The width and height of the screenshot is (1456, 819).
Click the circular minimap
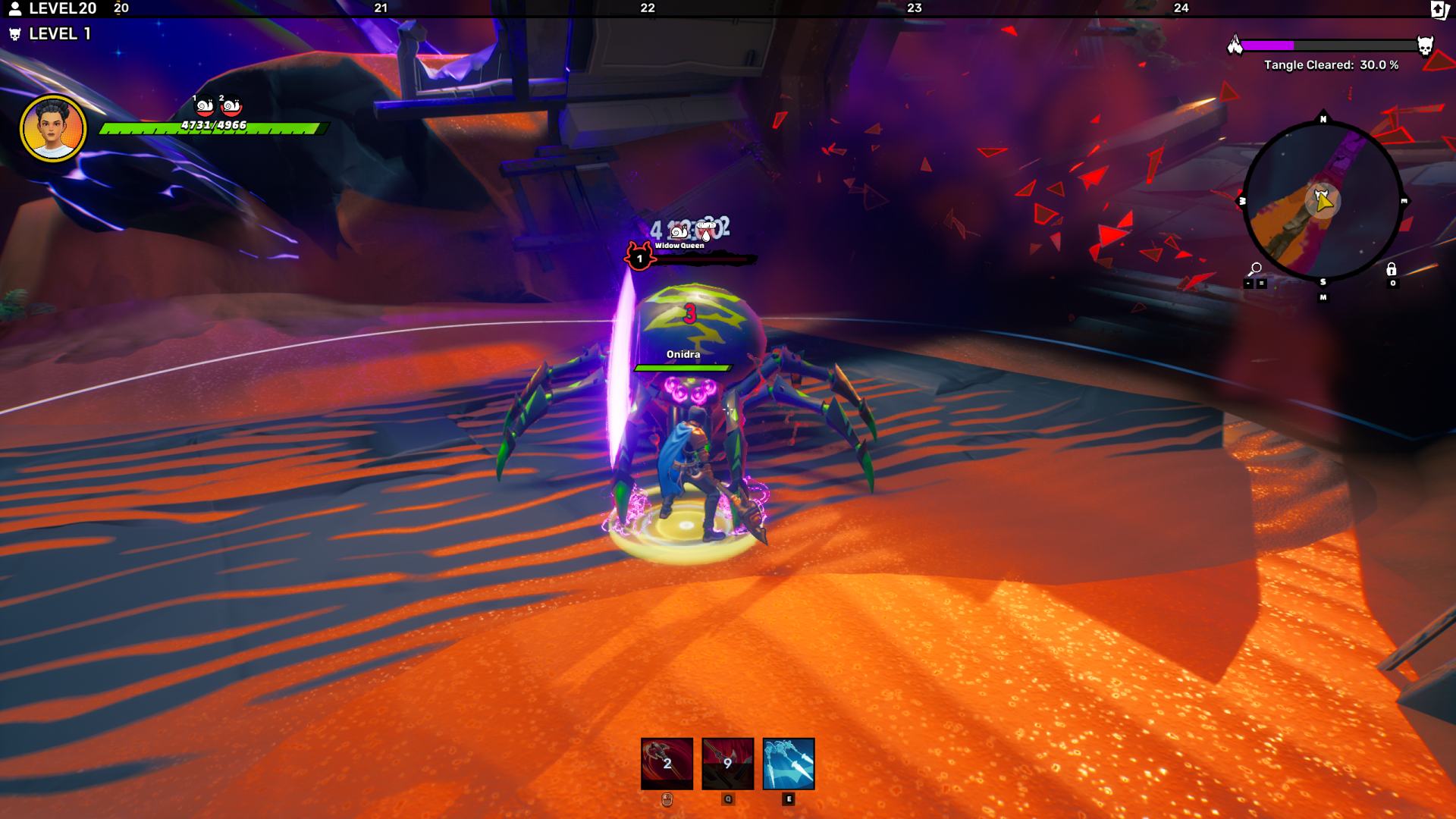click(1323, 201)
